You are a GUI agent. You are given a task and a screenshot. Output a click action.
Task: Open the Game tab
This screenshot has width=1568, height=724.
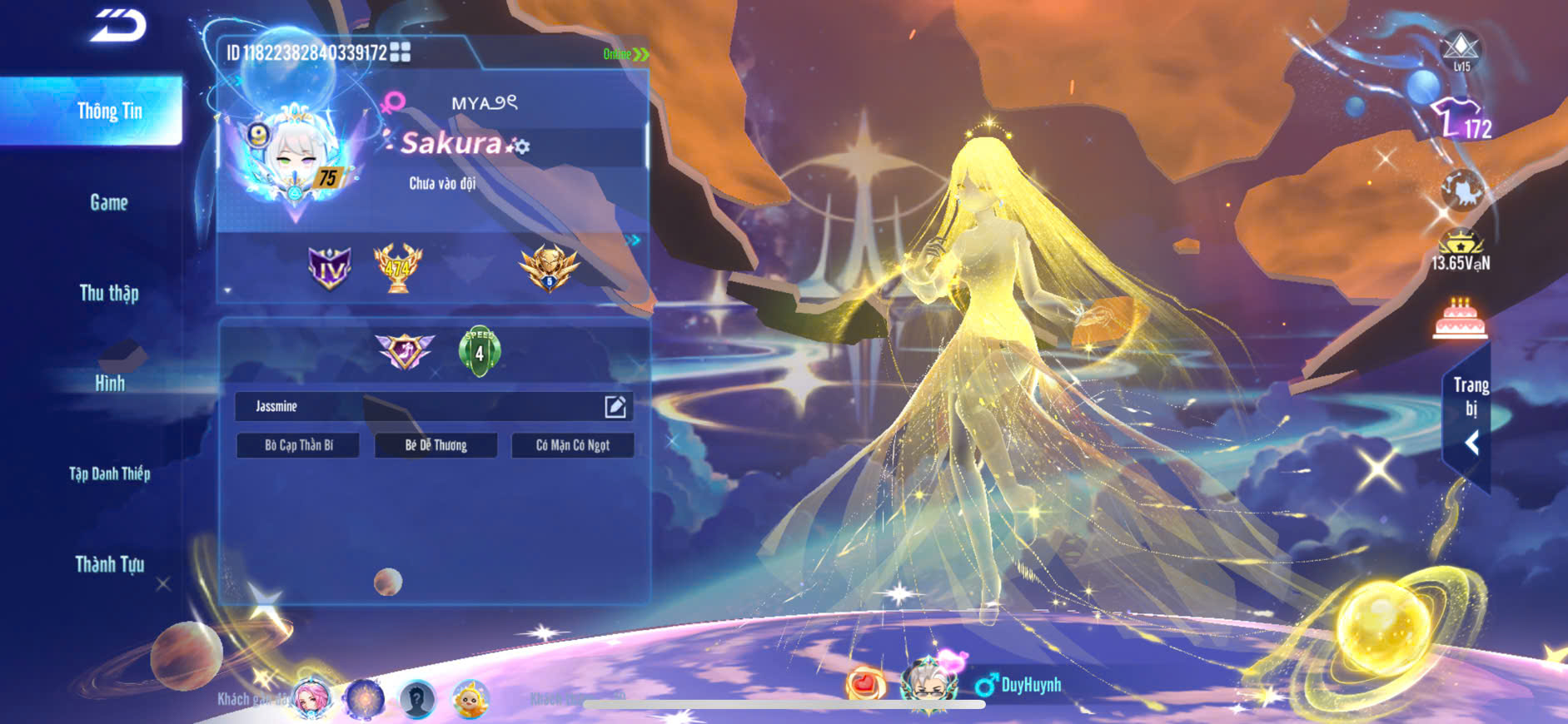109,202
